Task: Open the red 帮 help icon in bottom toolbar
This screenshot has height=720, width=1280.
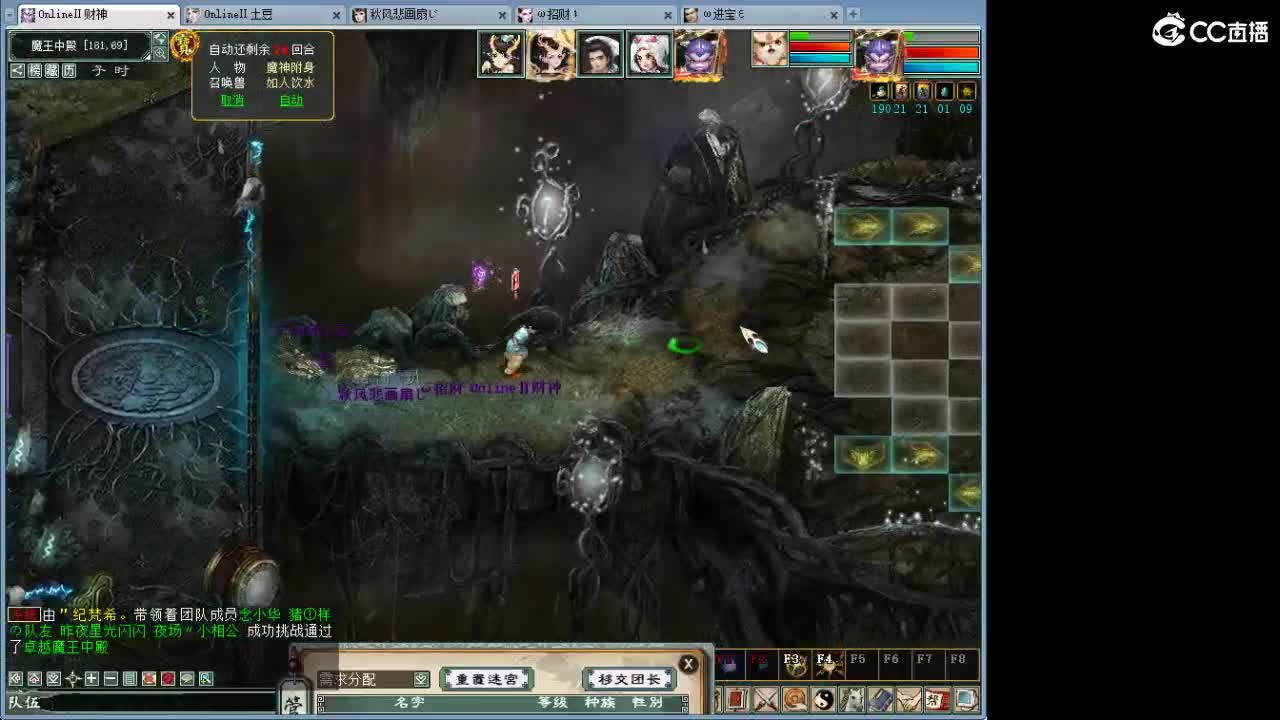Action: 936,697
